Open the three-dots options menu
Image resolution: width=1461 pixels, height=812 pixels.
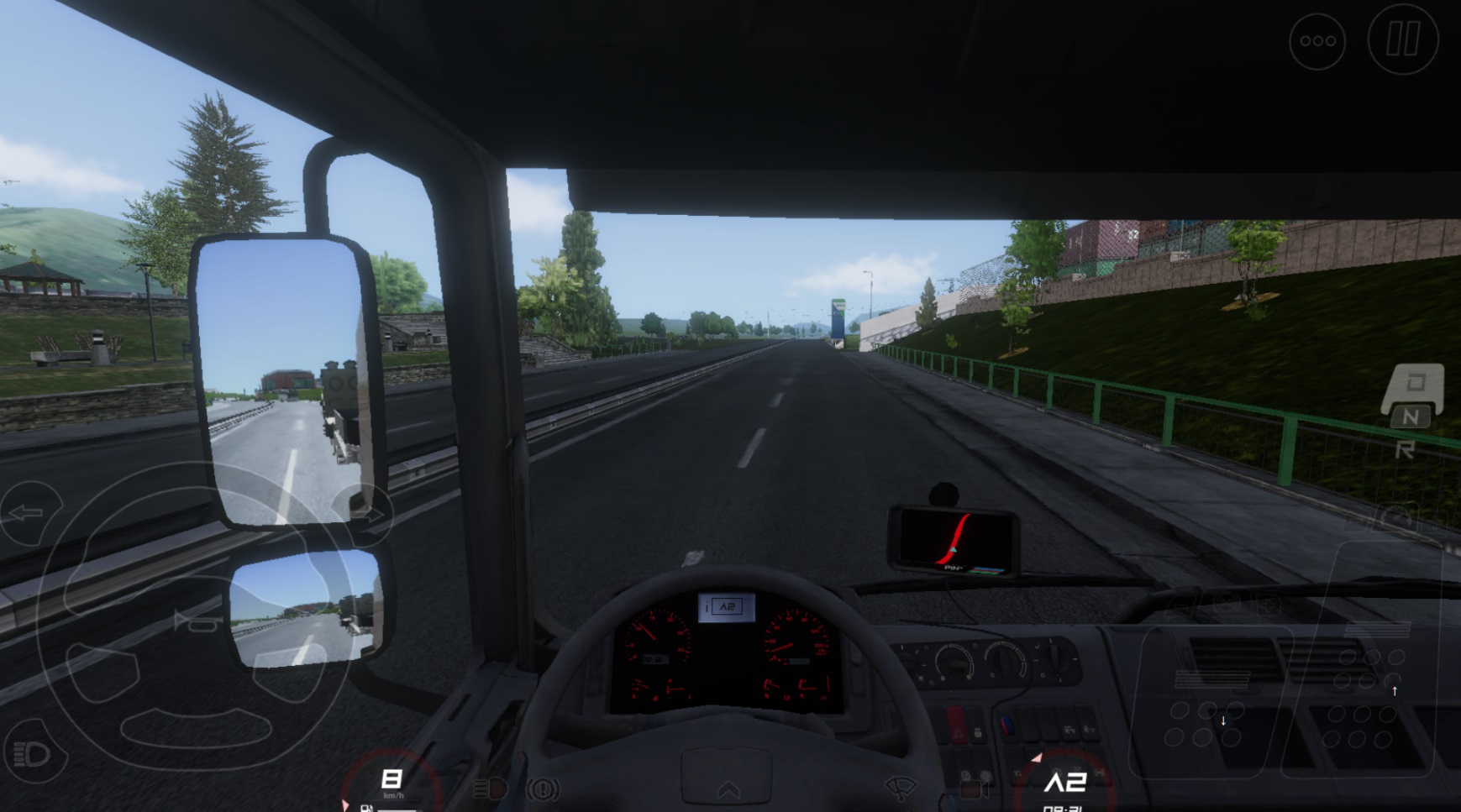point(1317,40)
